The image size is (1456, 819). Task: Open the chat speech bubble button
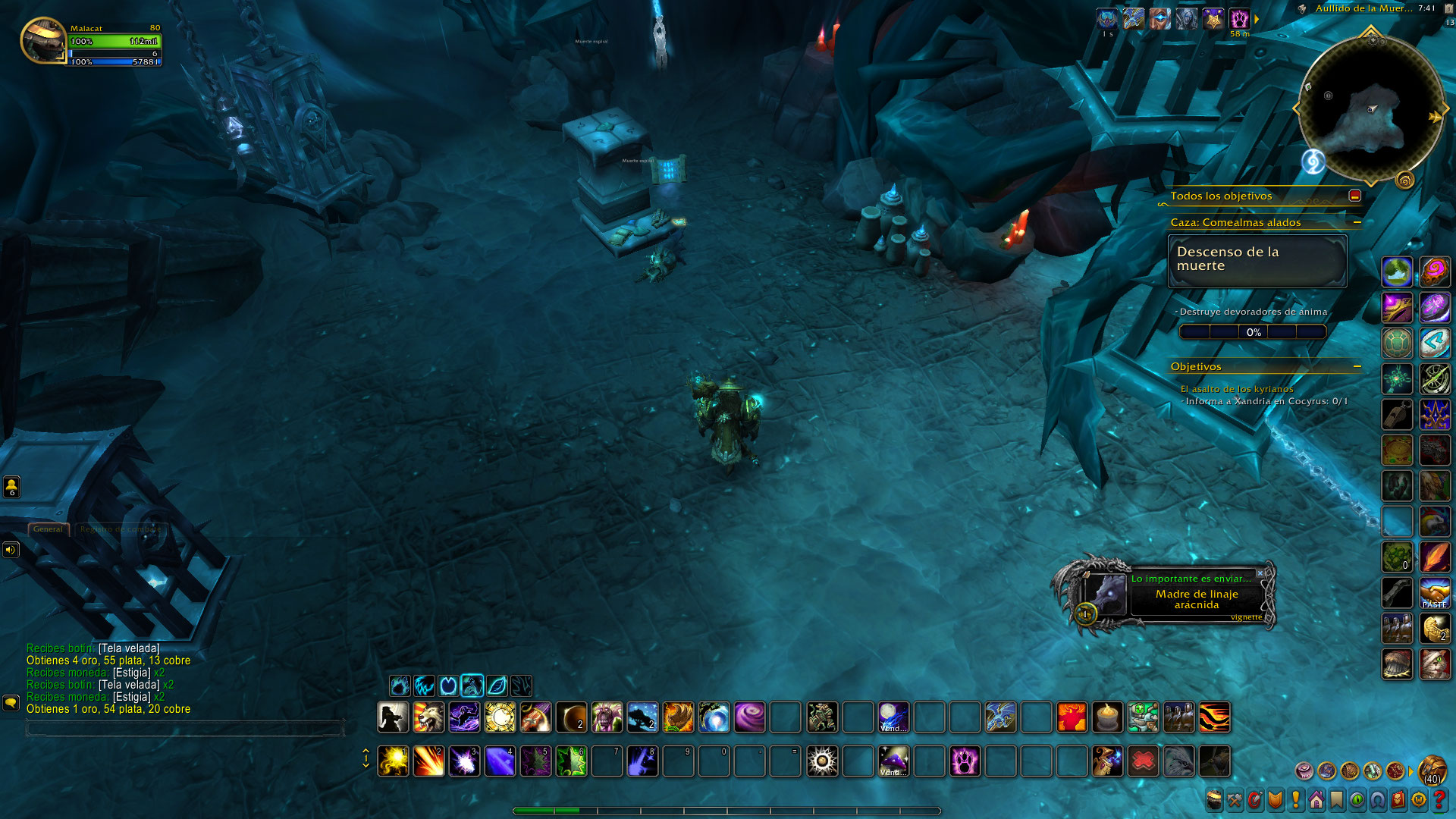click(11, 703)
